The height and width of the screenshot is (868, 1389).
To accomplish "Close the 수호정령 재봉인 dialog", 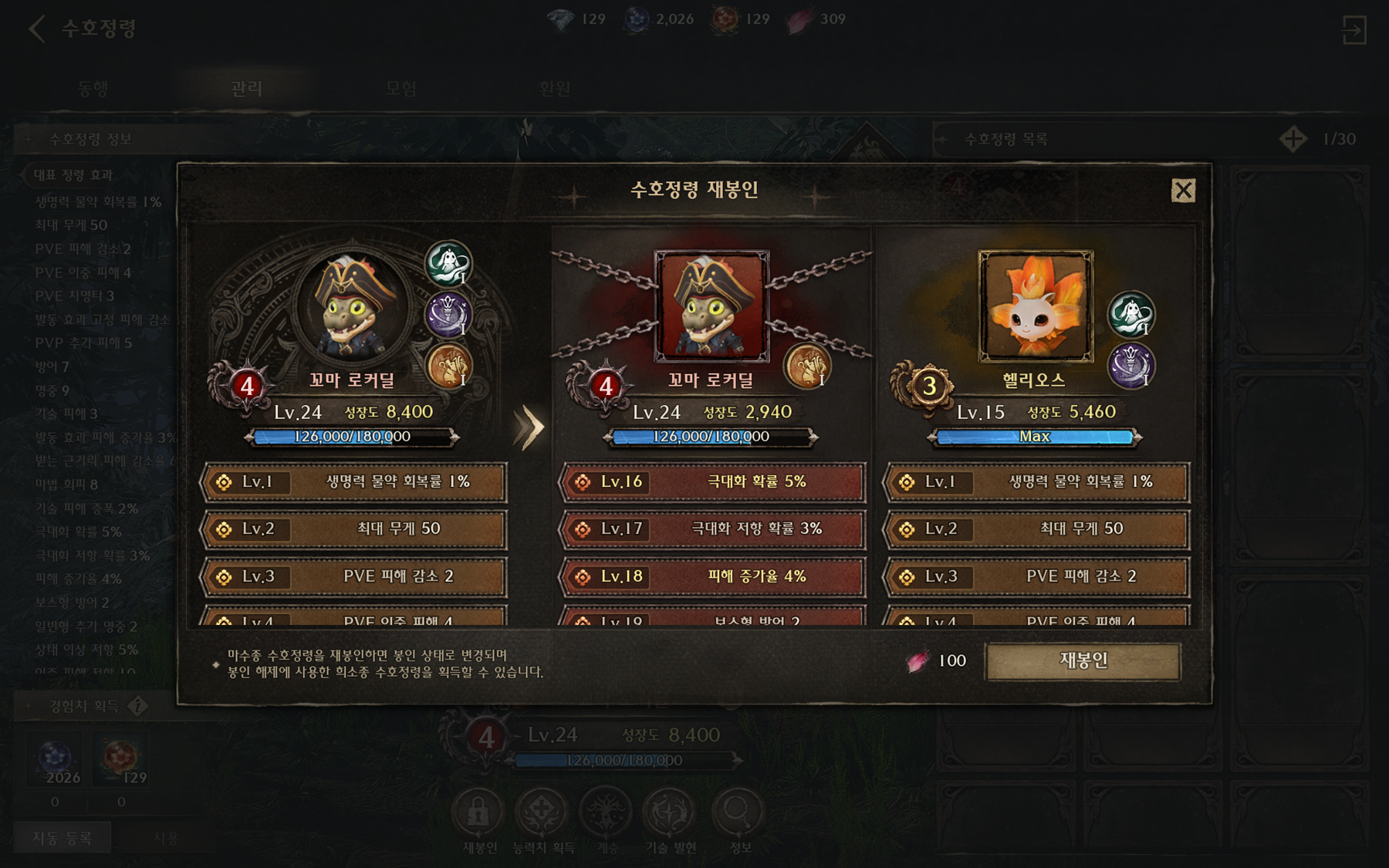I will 1183,191.
